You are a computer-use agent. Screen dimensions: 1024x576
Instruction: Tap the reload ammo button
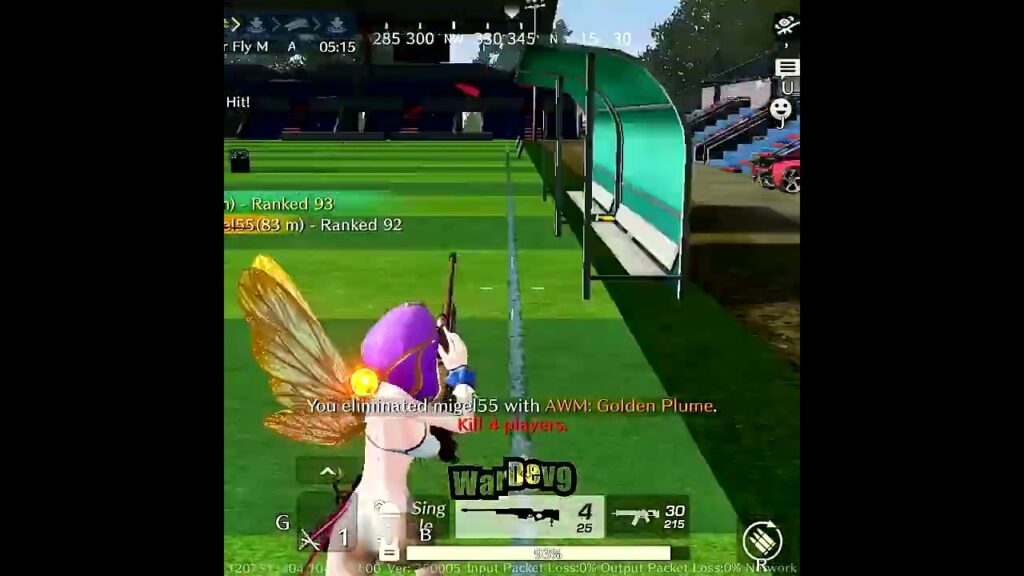click(763, 541)
